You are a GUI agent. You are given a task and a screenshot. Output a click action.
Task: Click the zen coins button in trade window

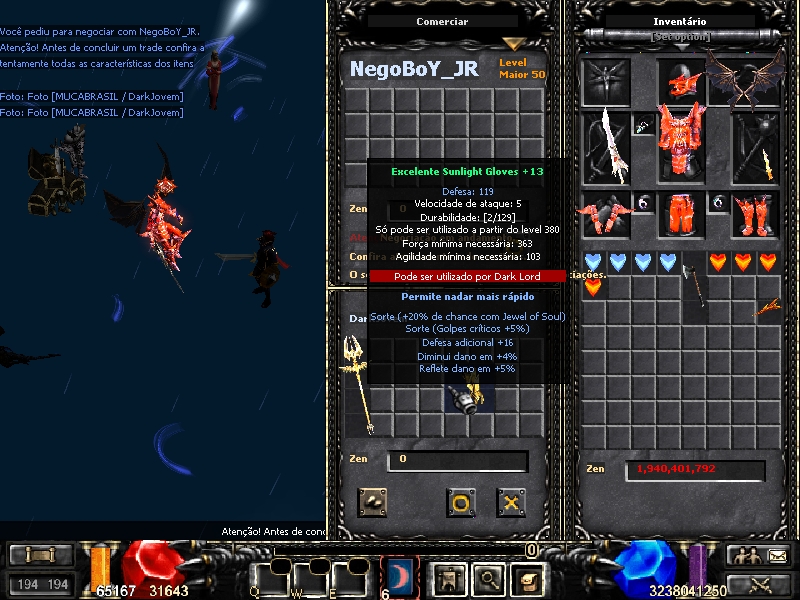(373, 502)
